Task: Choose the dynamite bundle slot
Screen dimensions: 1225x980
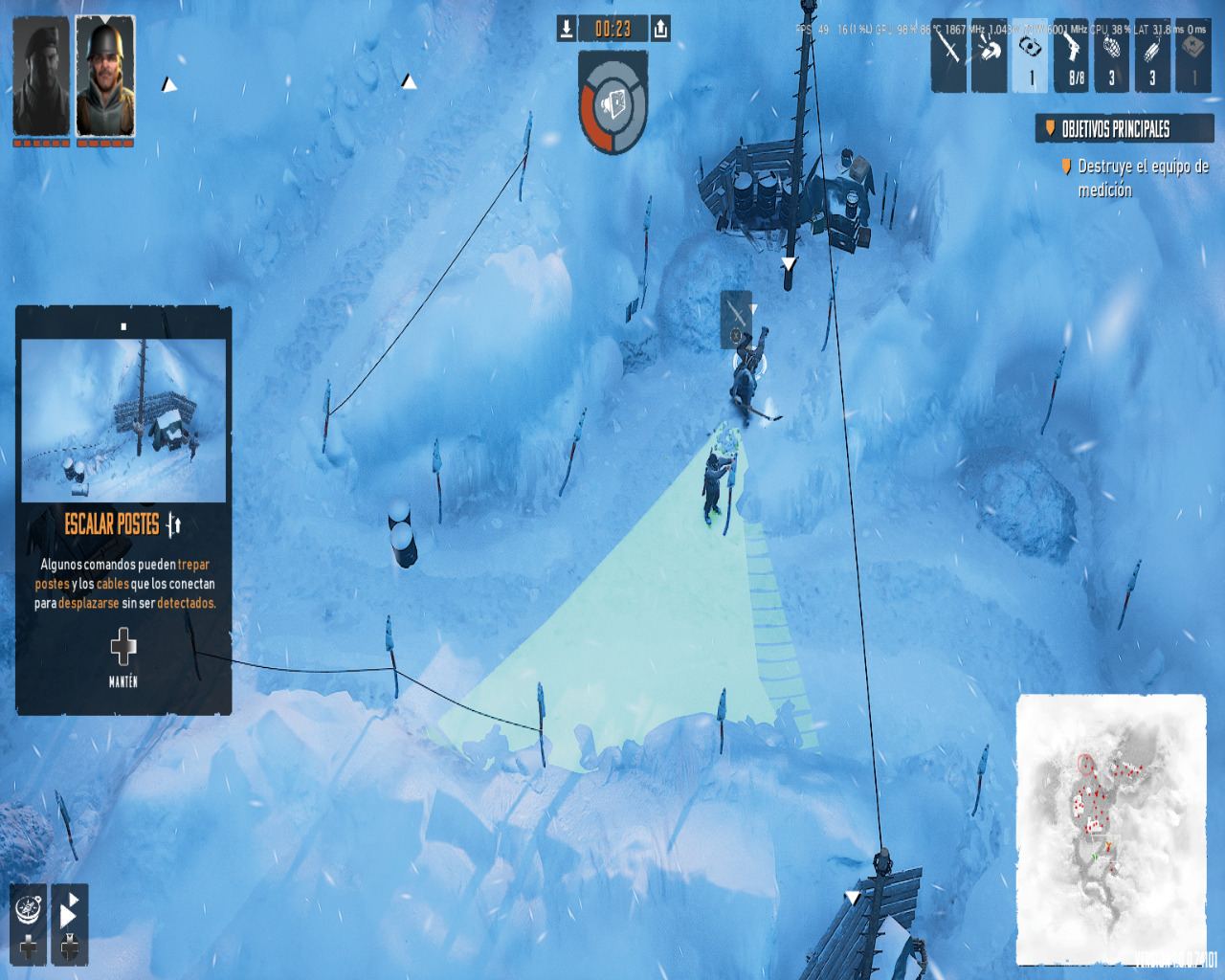Action: coord(1152,56)
